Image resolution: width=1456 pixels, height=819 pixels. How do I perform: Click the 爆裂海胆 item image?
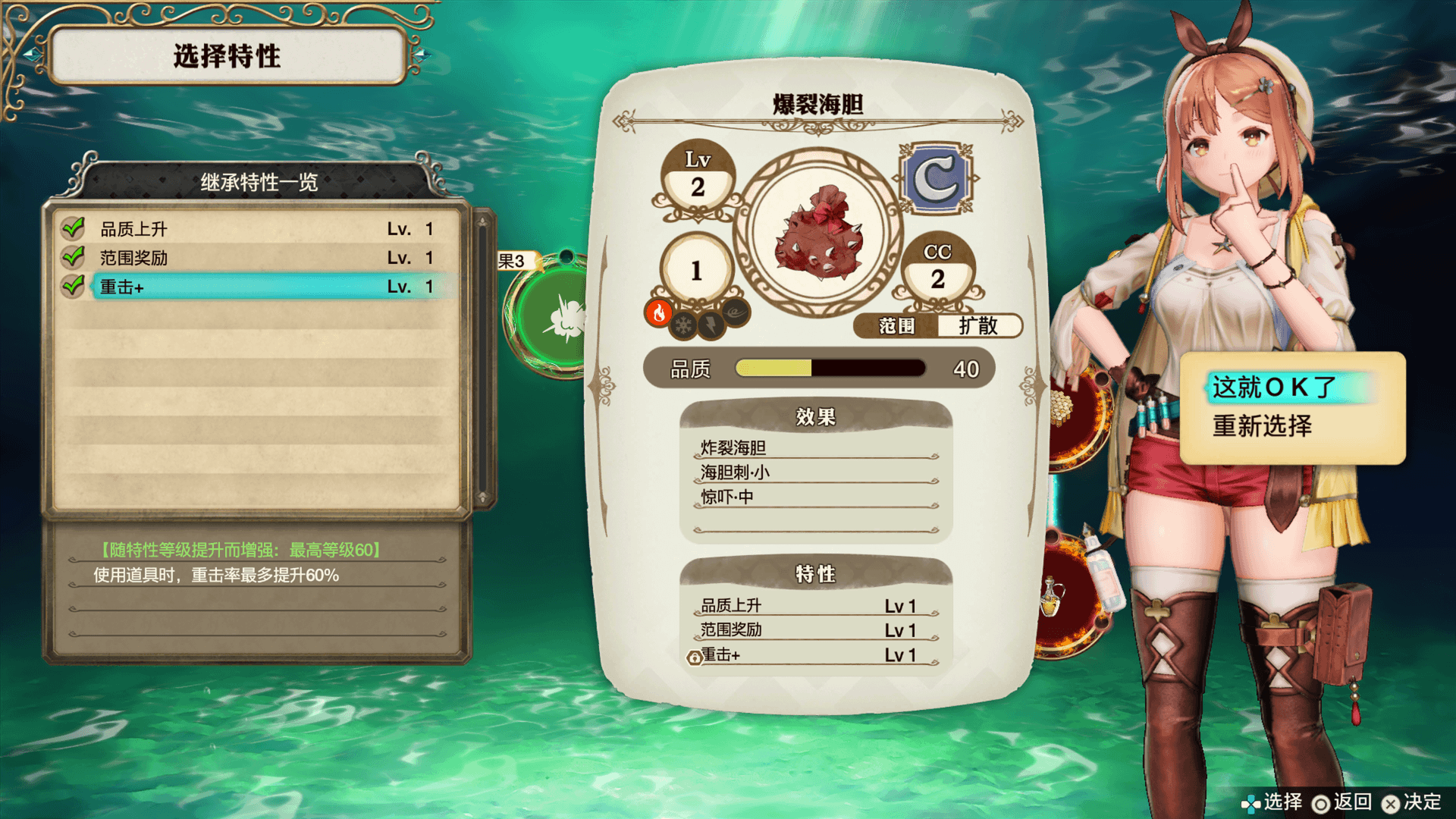pos(818,232)
